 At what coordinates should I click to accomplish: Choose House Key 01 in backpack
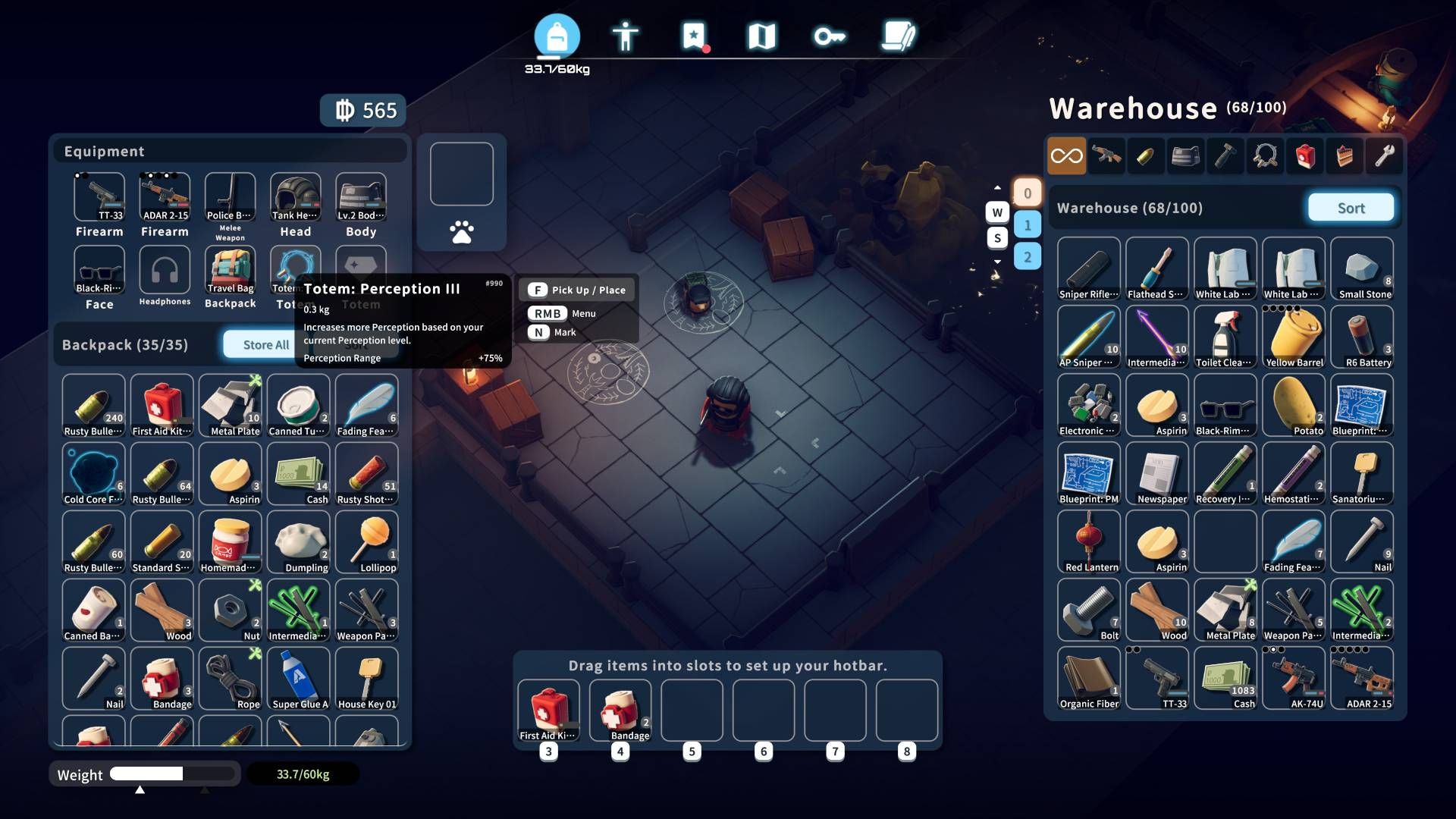click(367, 679)
